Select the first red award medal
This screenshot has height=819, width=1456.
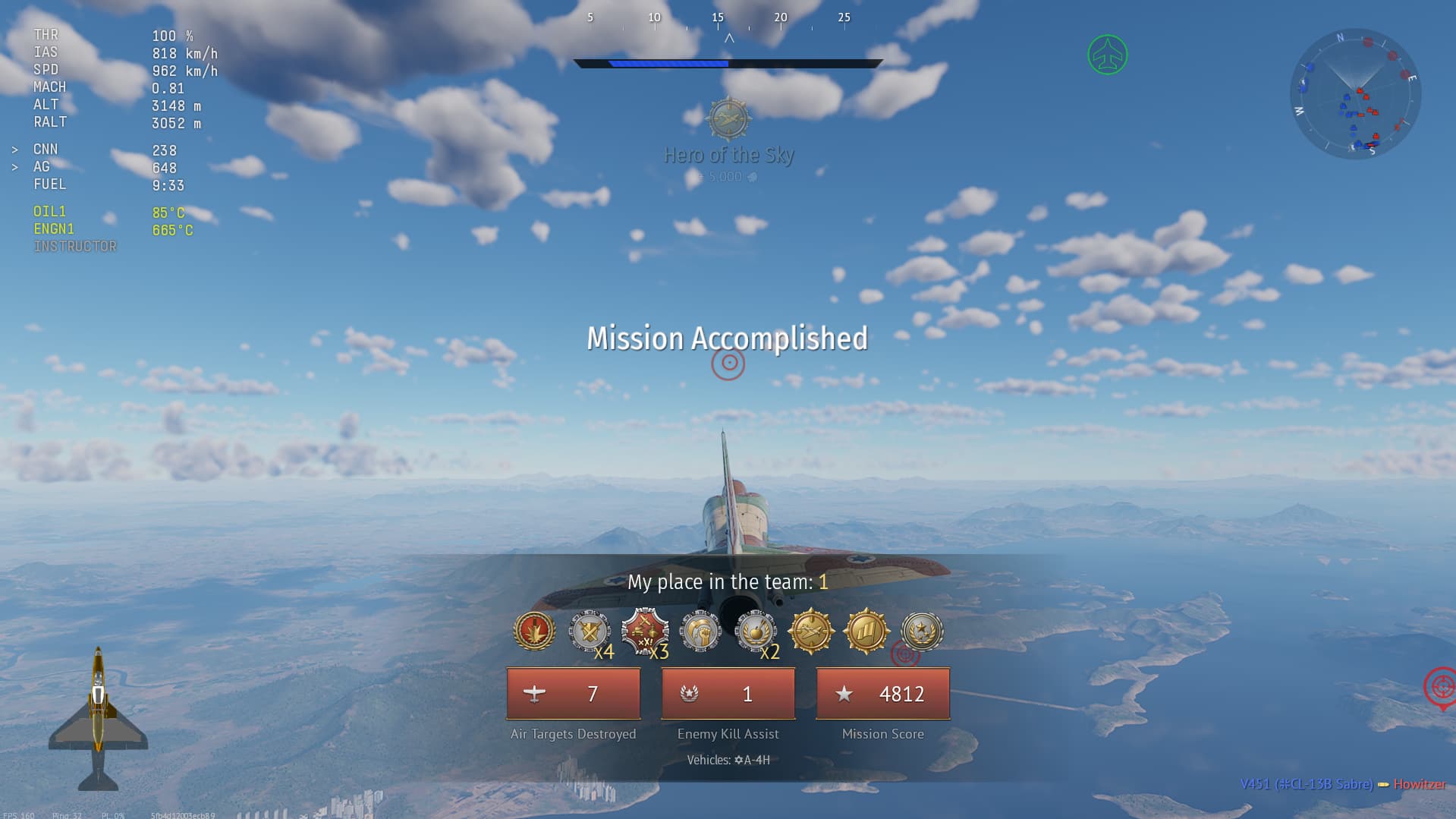tap(534, 632)
